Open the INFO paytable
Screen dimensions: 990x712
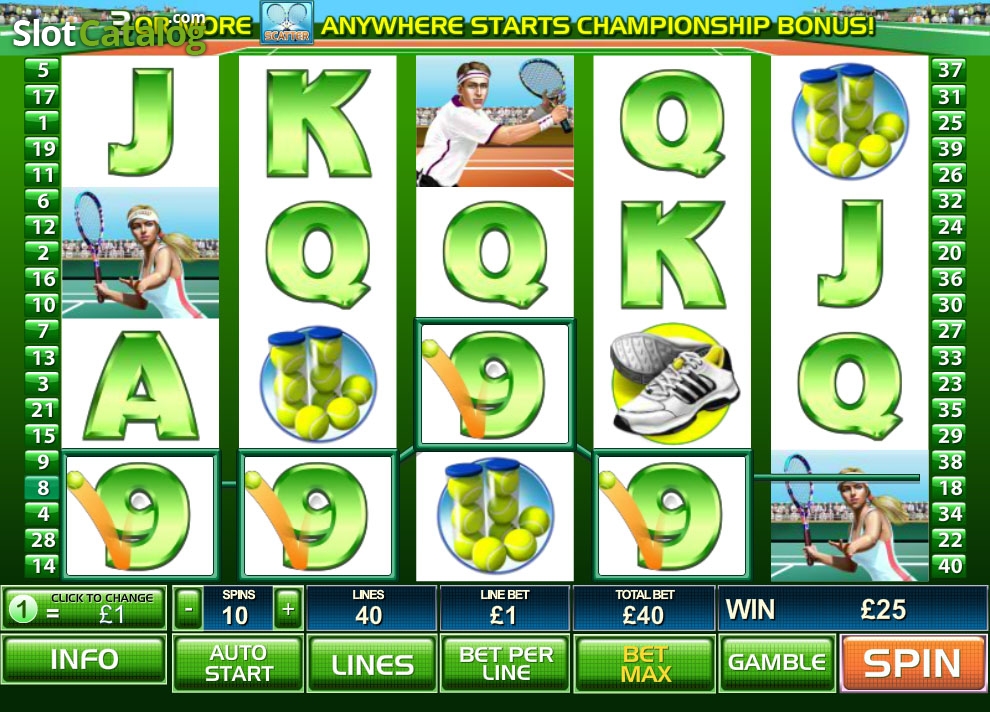point(84,661)
